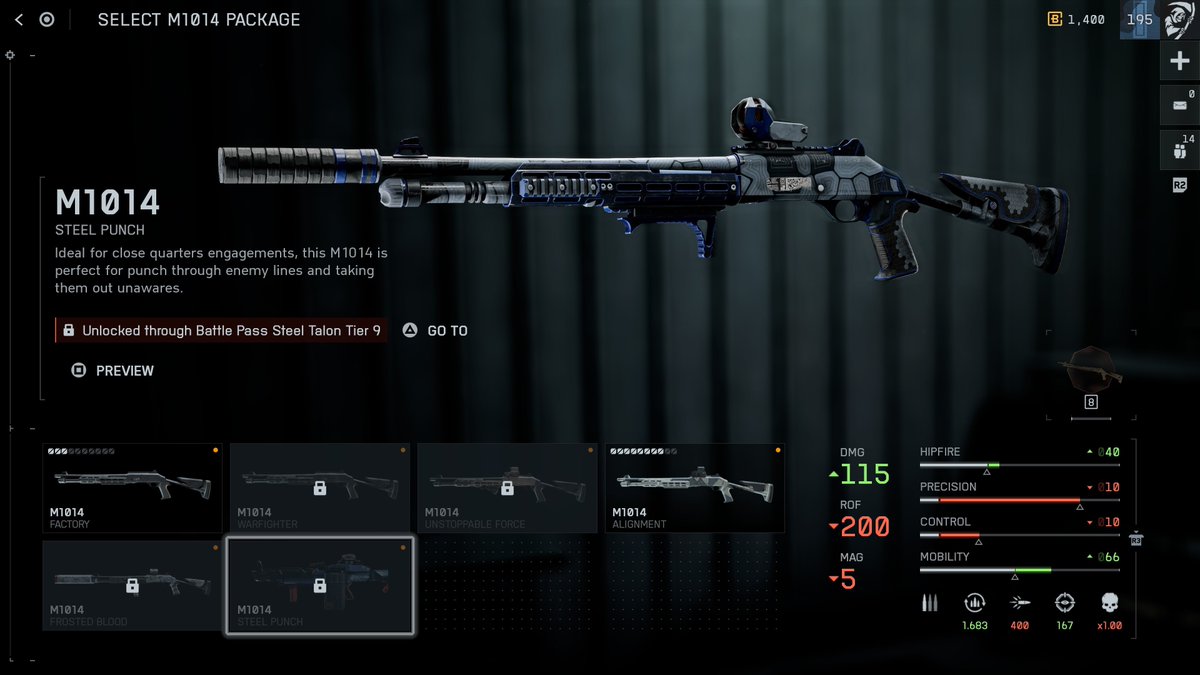Pick the M1014 Alignment package
Screen dimensions: 1200x675
coord(694,488)
